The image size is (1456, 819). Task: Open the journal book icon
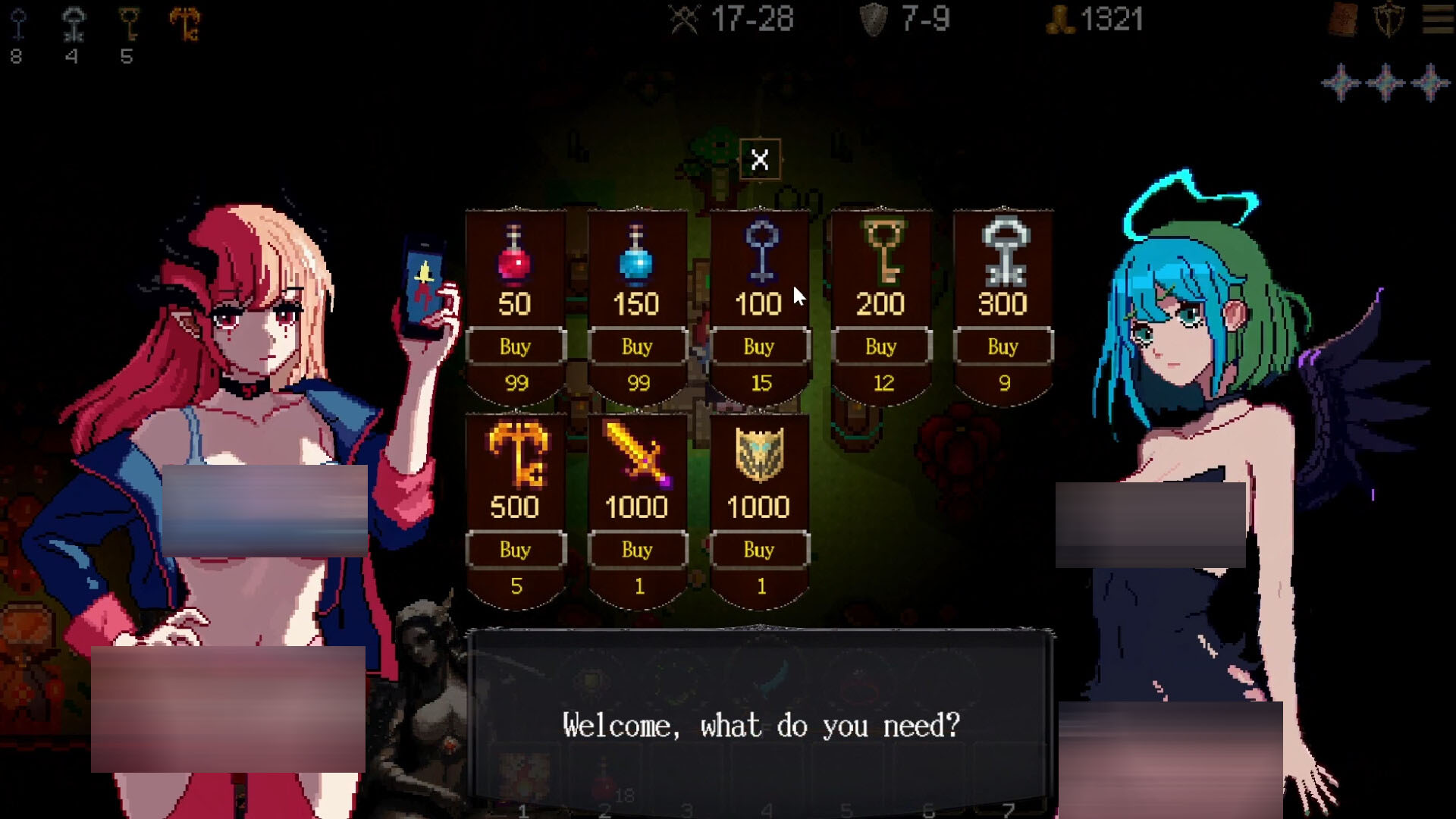pos(1343,20)
